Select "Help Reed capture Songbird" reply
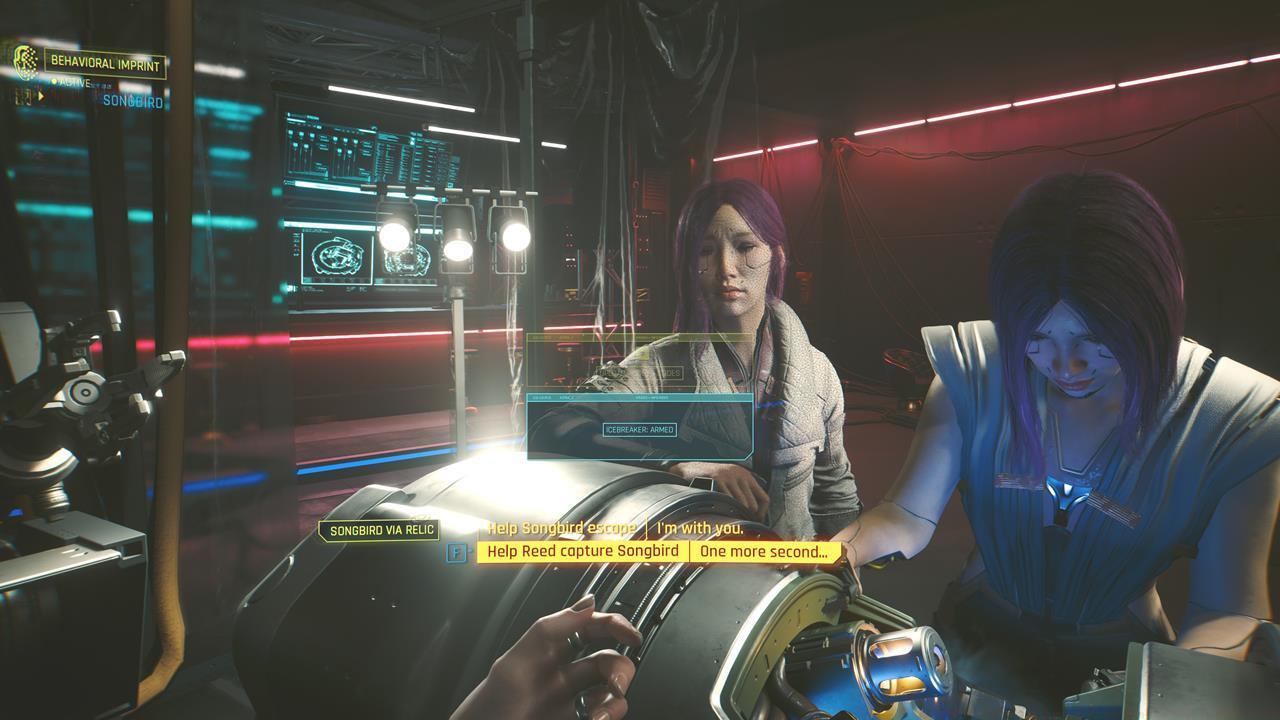Viewport: 1280px width, 720px height. point(583,552)
